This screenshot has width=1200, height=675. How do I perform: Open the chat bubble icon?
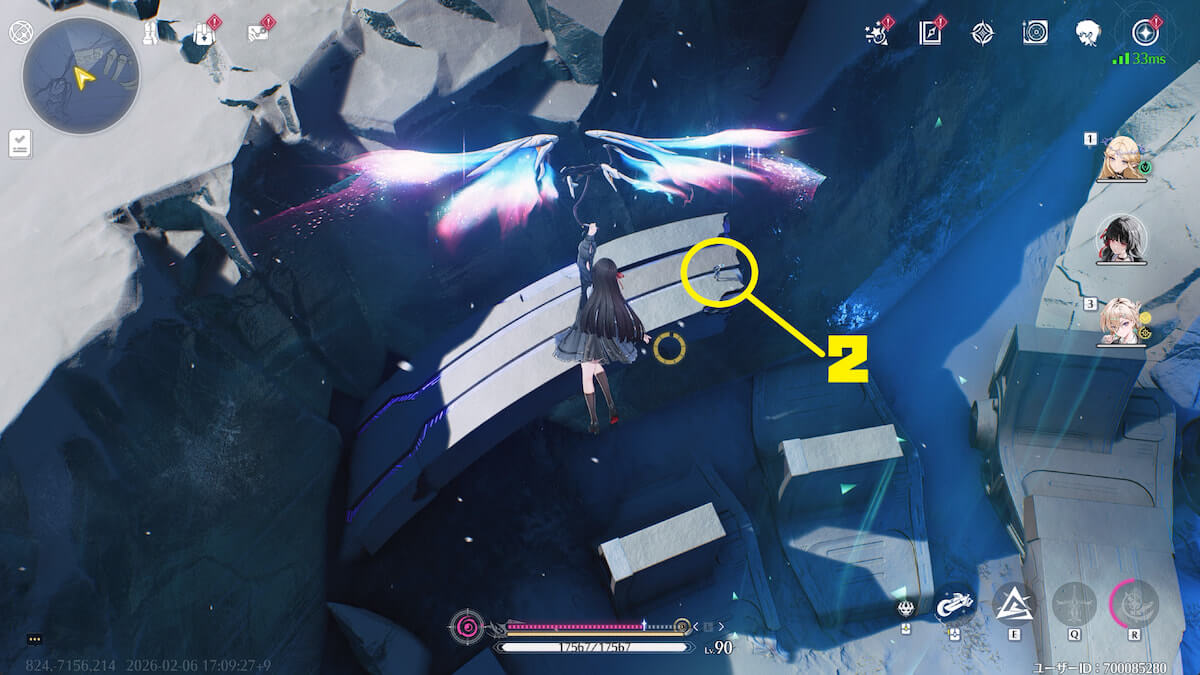tap(34, 638)
